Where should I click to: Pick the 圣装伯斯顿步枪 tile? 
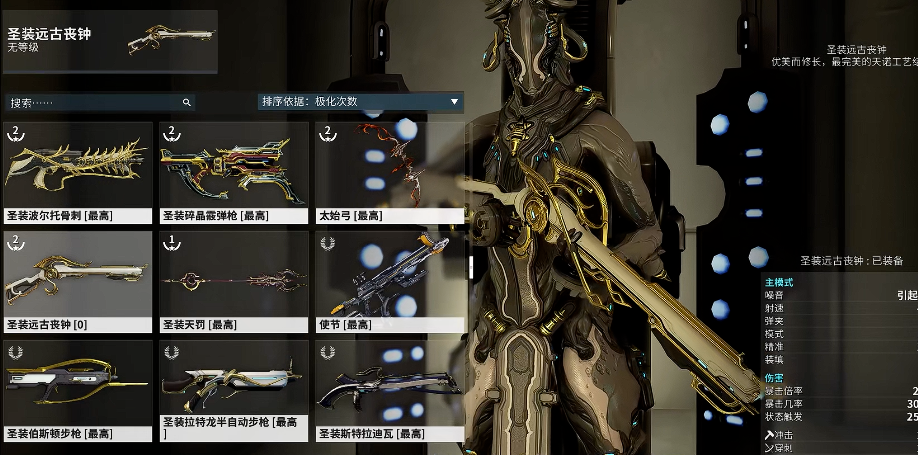click(x=78, y=390)
